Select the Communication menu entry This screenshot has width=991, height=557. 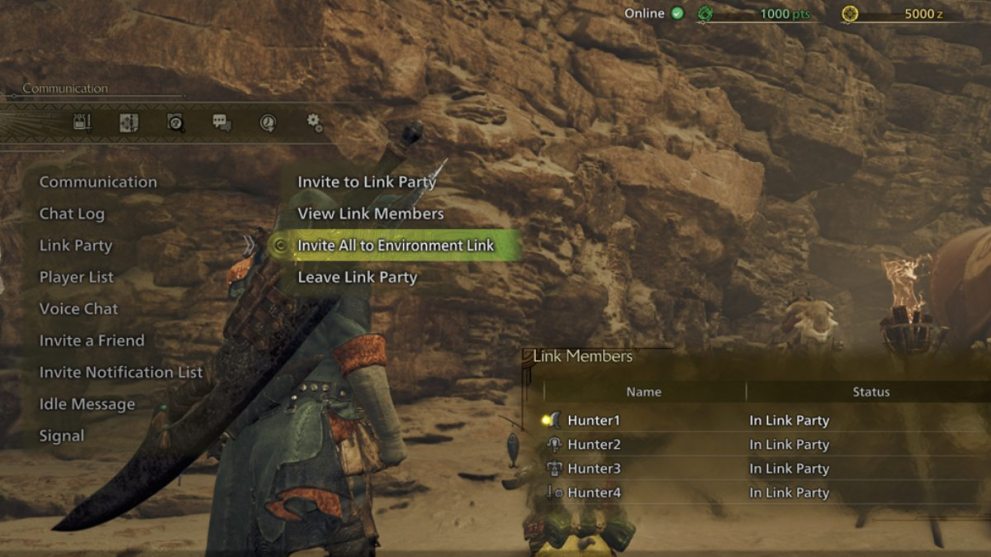click(98, 182)
